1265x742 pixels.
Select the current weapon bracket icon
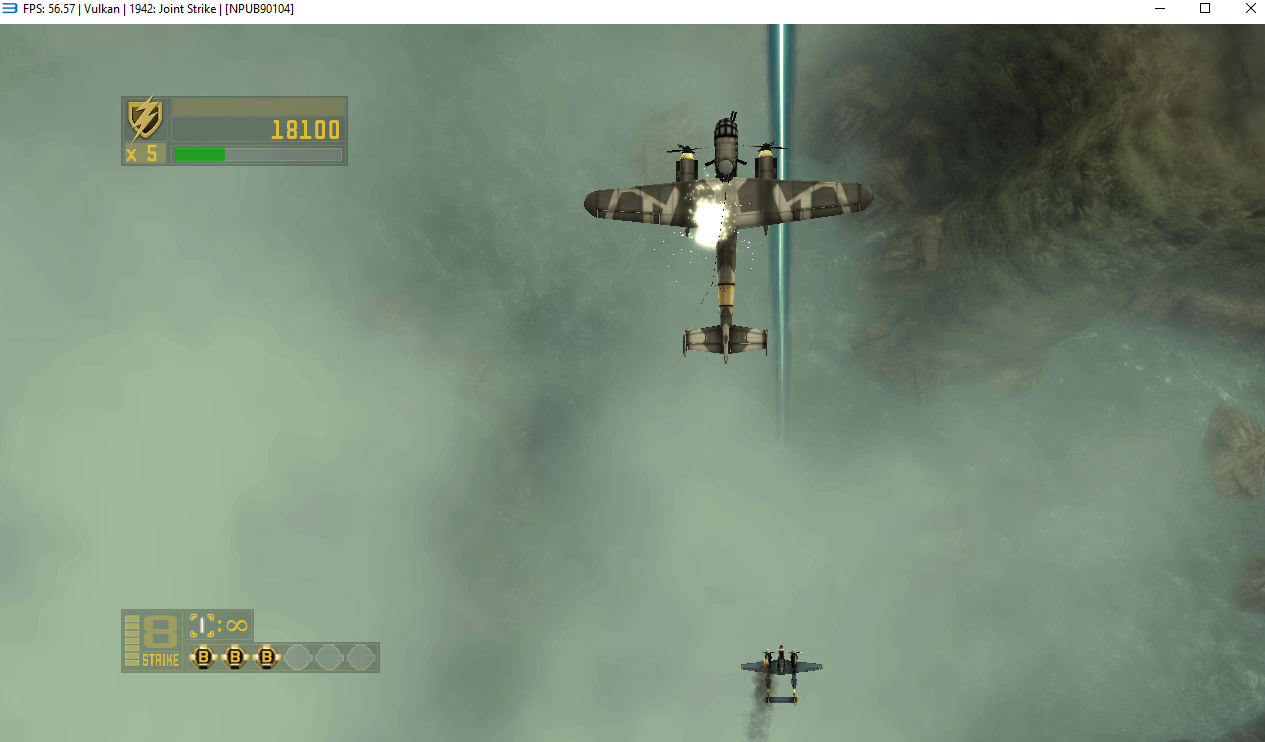click(202, 626)
